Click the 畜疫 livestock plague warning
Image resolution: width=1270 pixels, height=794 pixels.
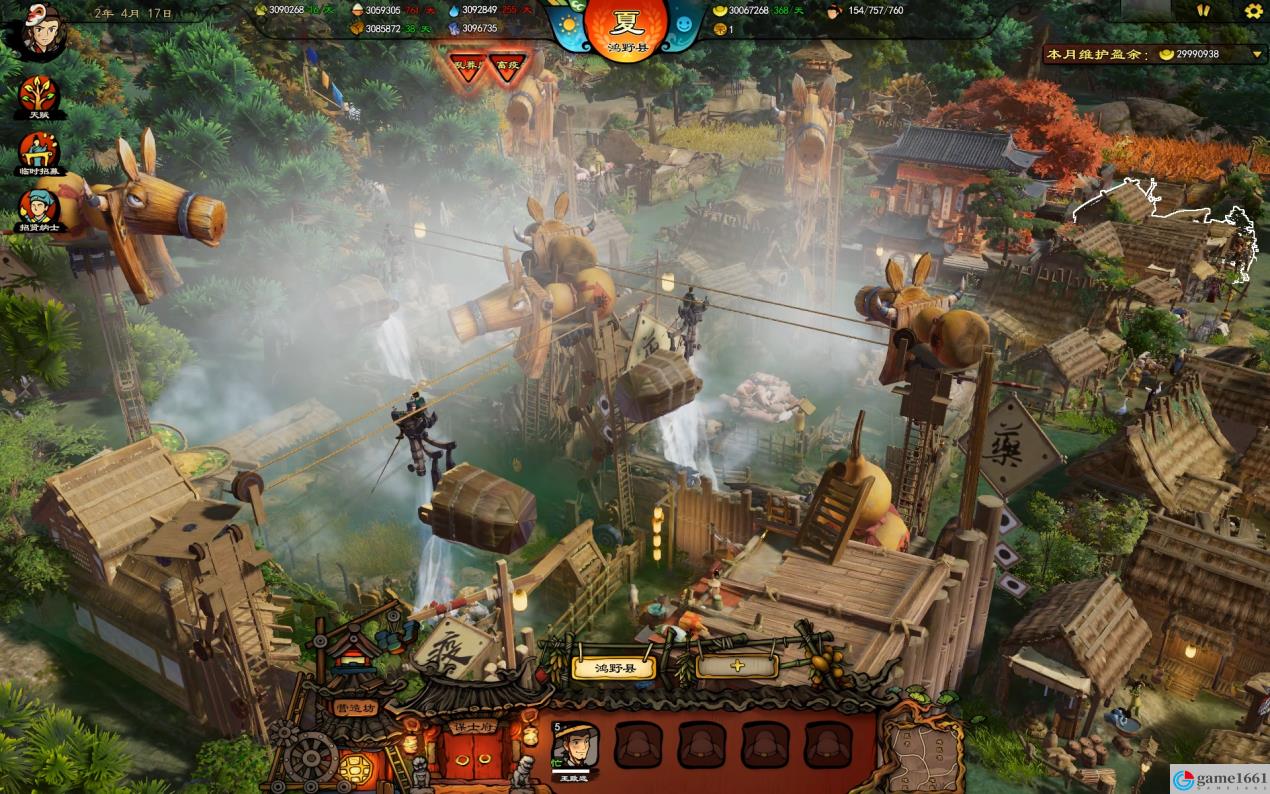(x=508, y=66)
